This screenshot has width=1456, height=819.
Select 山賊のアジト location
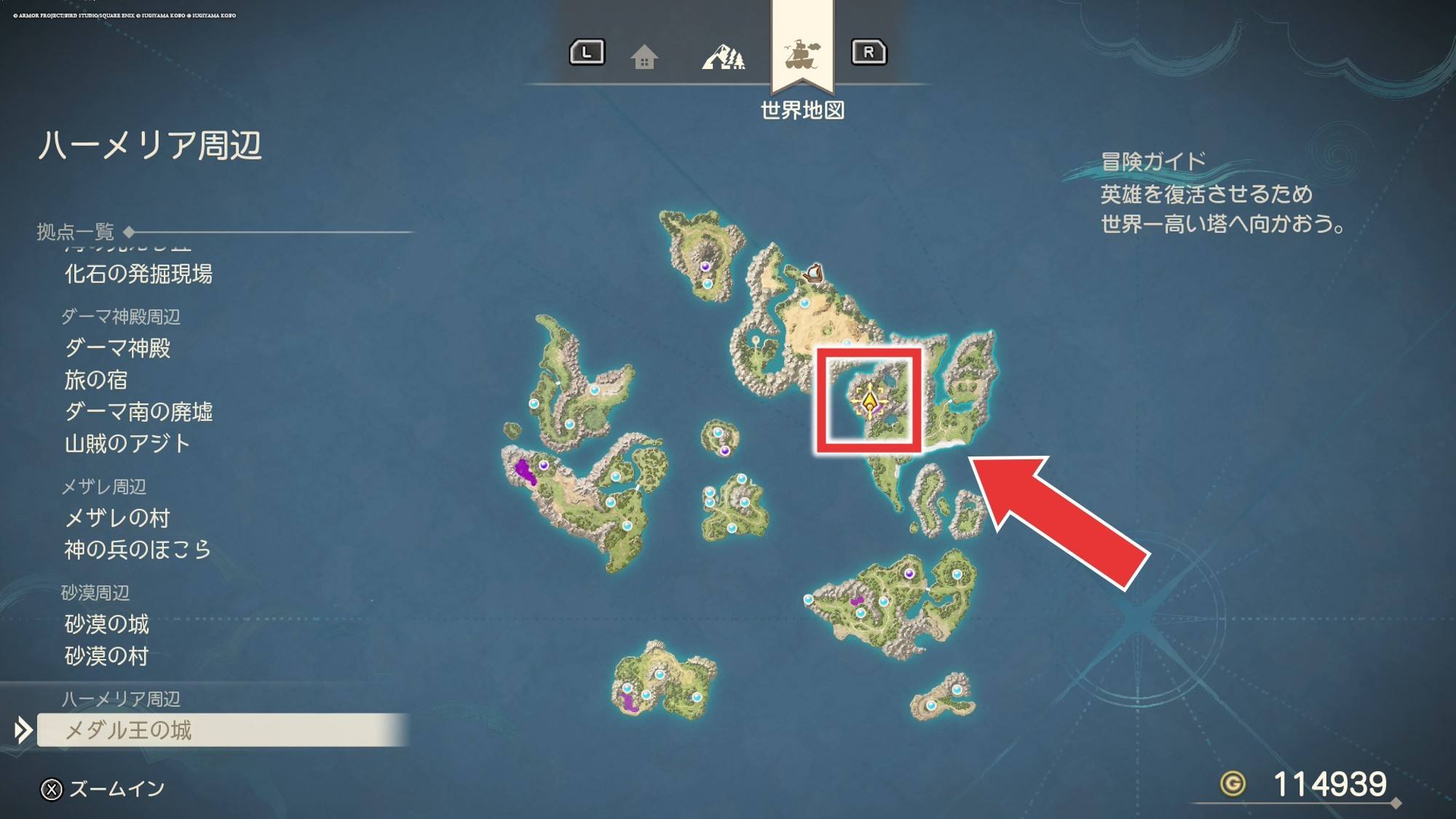[127, 444]
